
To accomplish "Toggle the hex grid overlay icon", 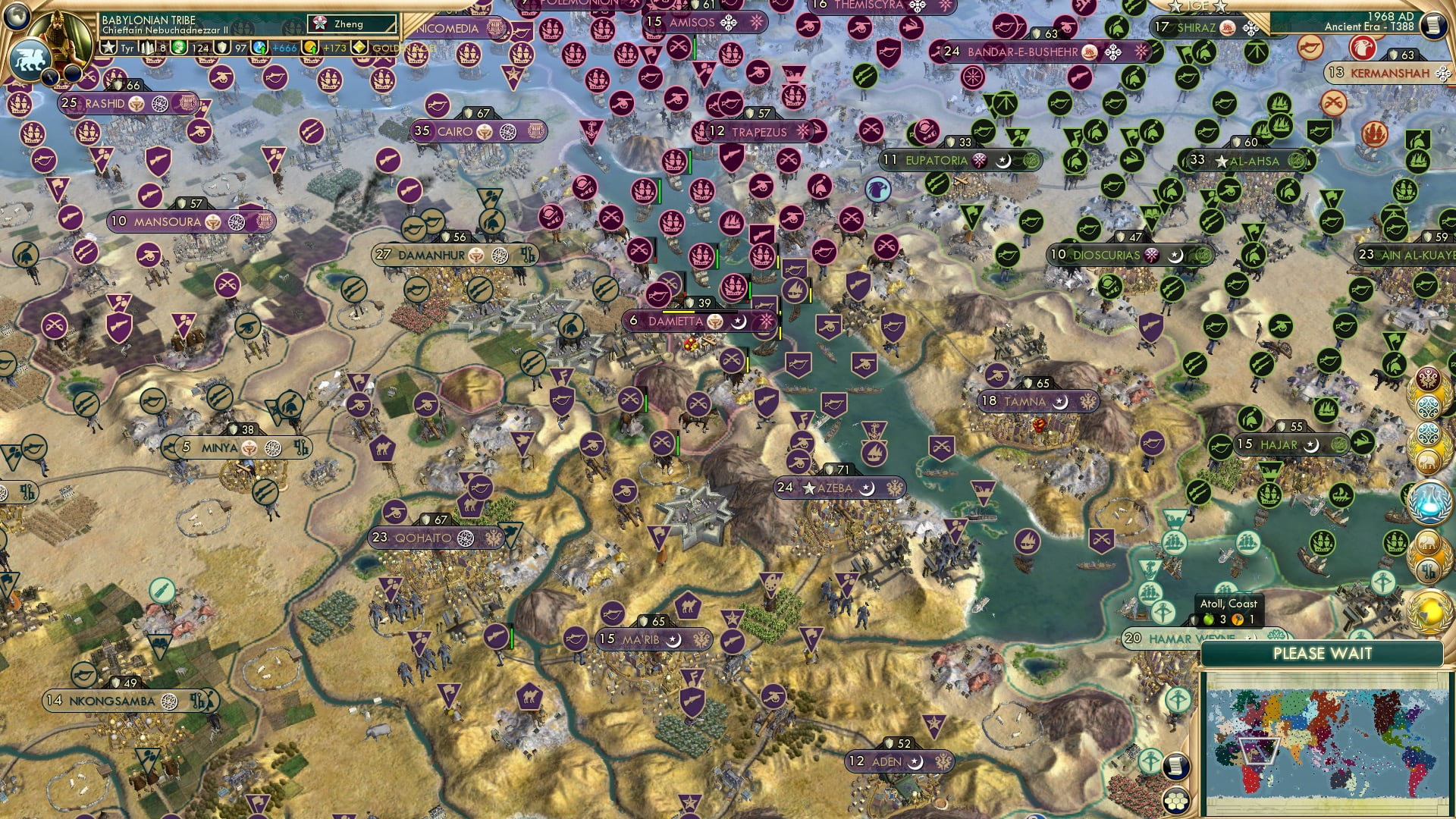I will [1175, 802].
